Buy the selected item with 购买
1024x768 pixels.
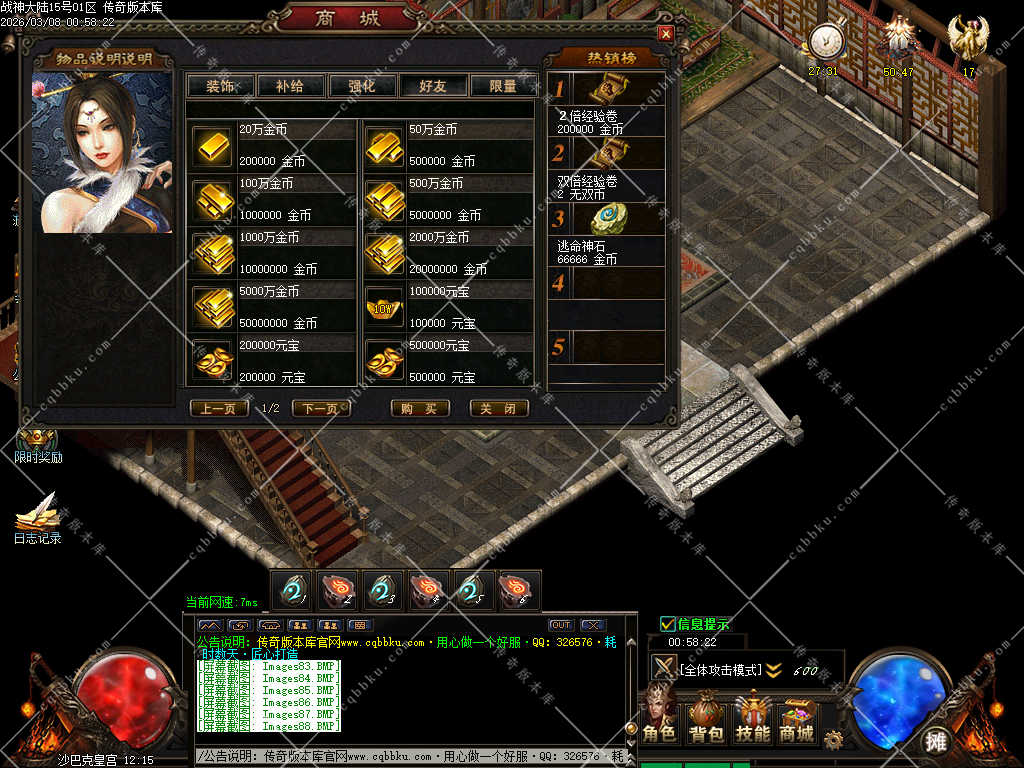(419, 409)
